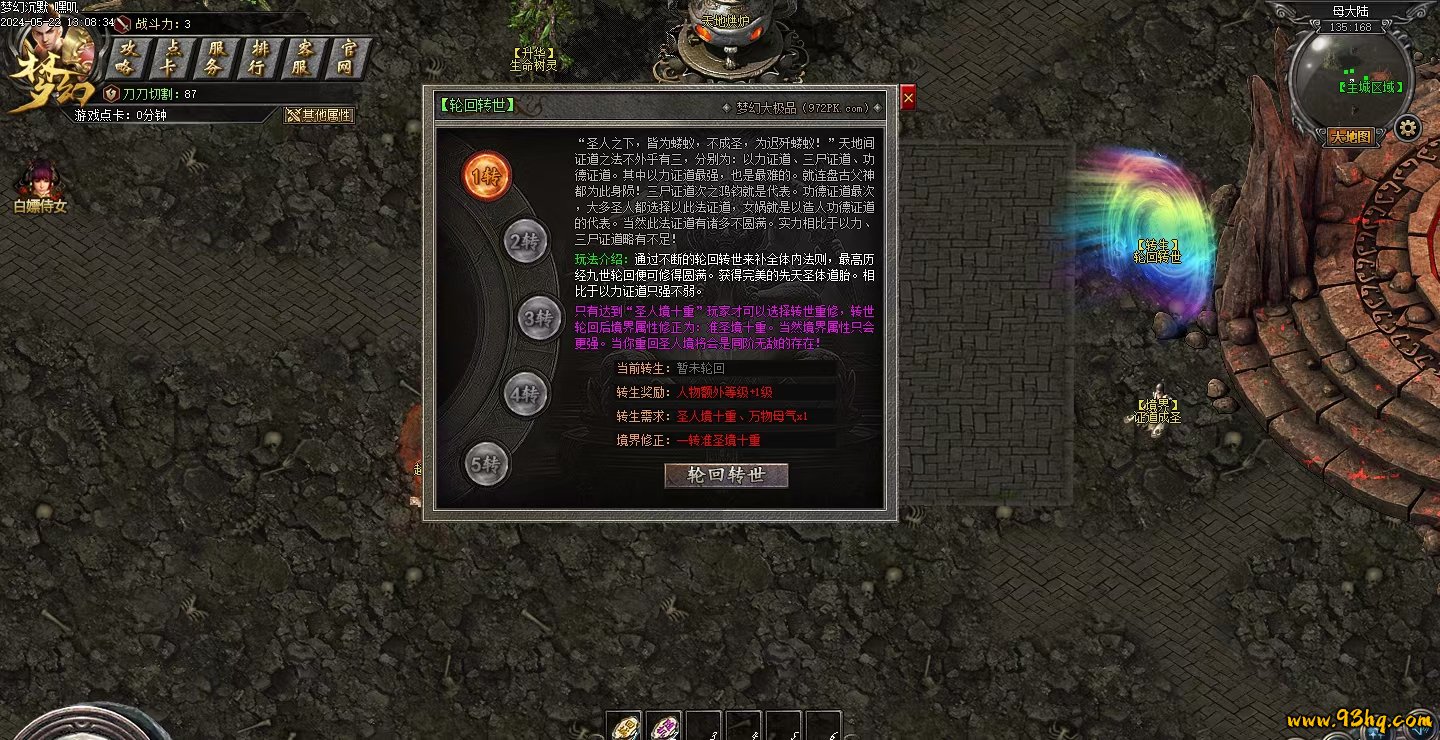The height and width of the screenshot is (740, 1440).
Task: Close the 轮回转世 dialog window
Action: pos(908,97)
